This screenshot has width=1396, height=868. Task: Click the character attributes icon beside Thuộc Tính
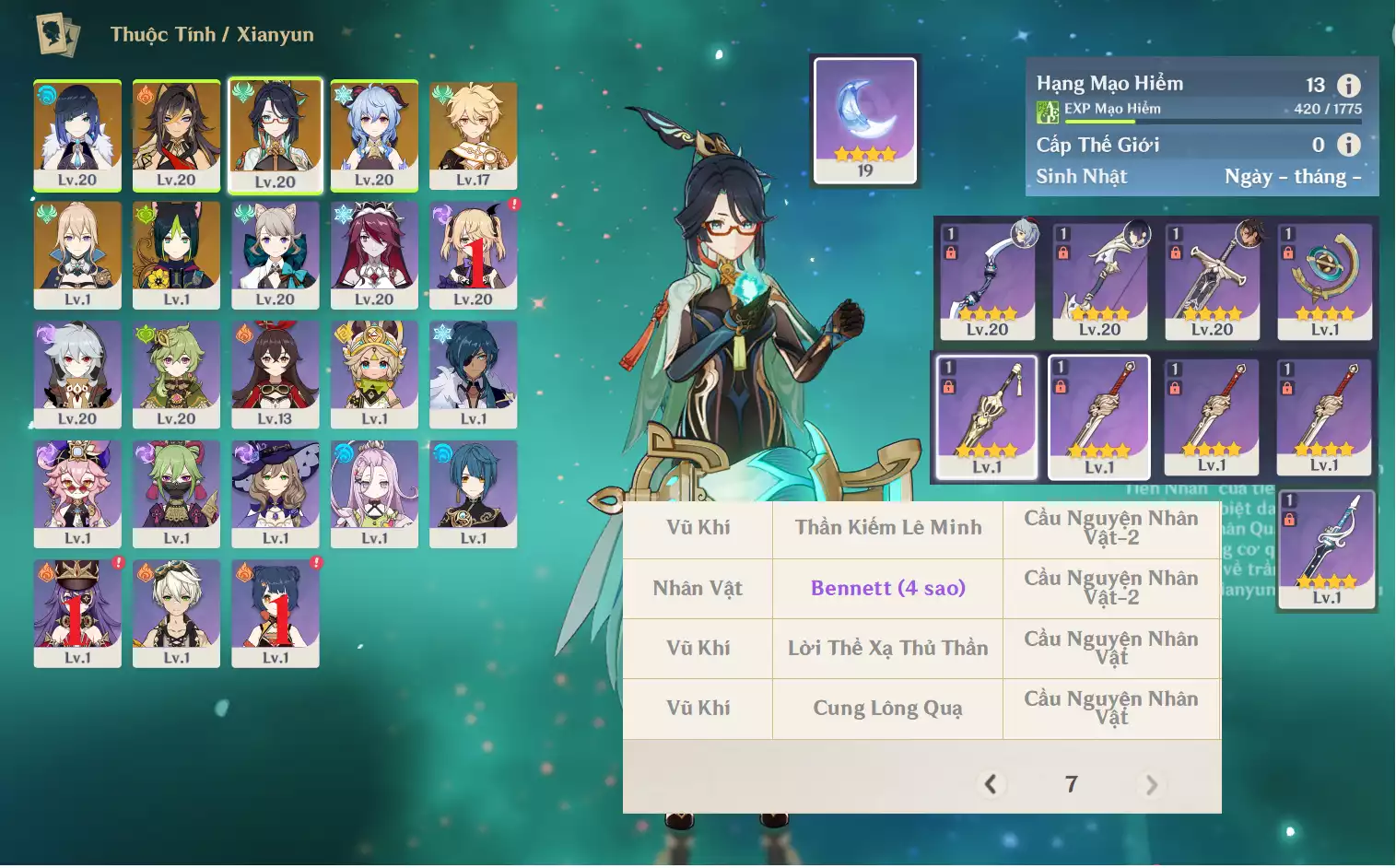[57, 35]
